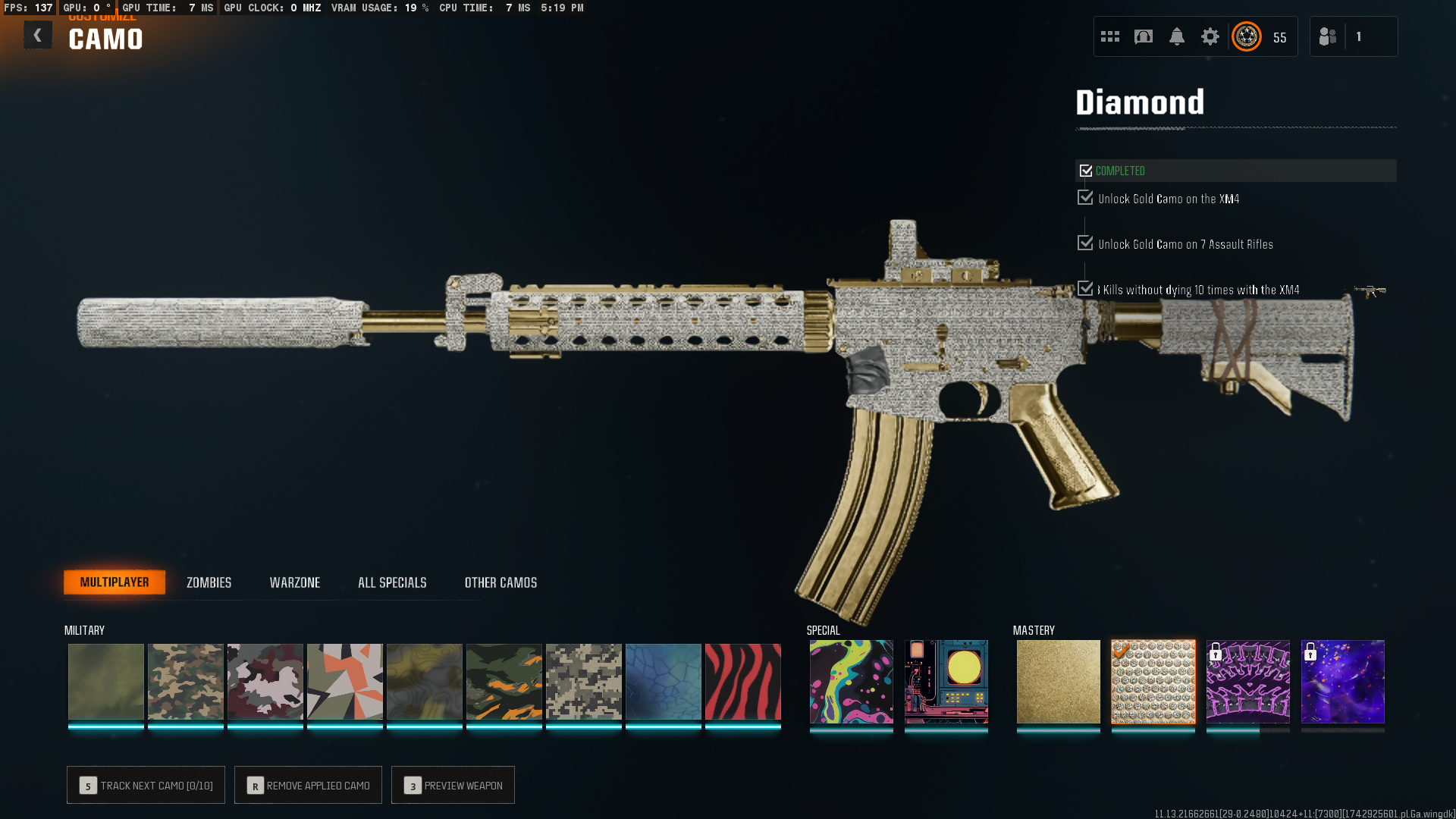Select the locked blue galaxy mastery camo
1456x819 pixels.
point(1342,682)
